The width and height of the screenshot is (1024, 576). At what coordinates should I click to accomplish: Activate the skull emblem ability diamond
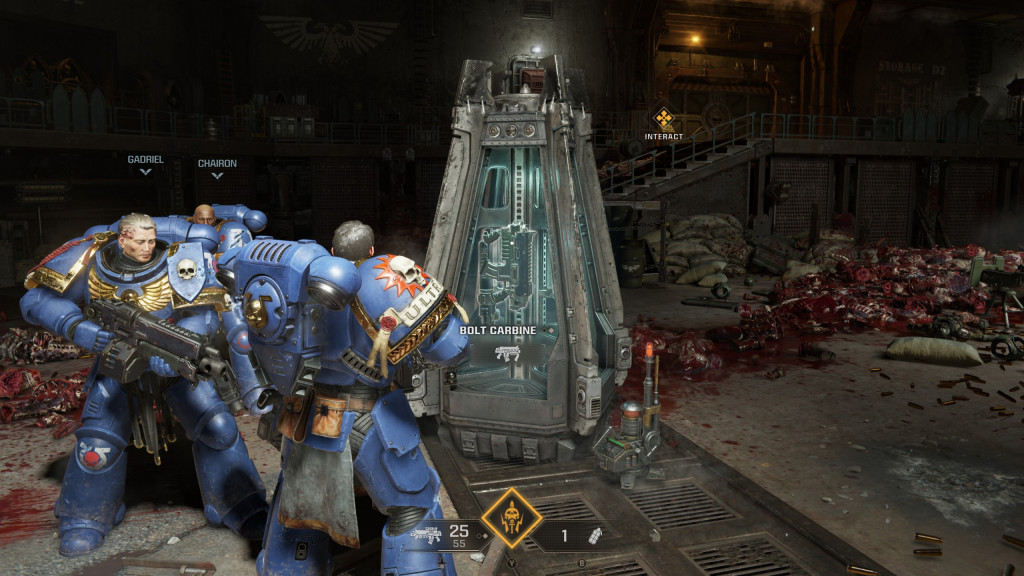[x=511, y=518]
